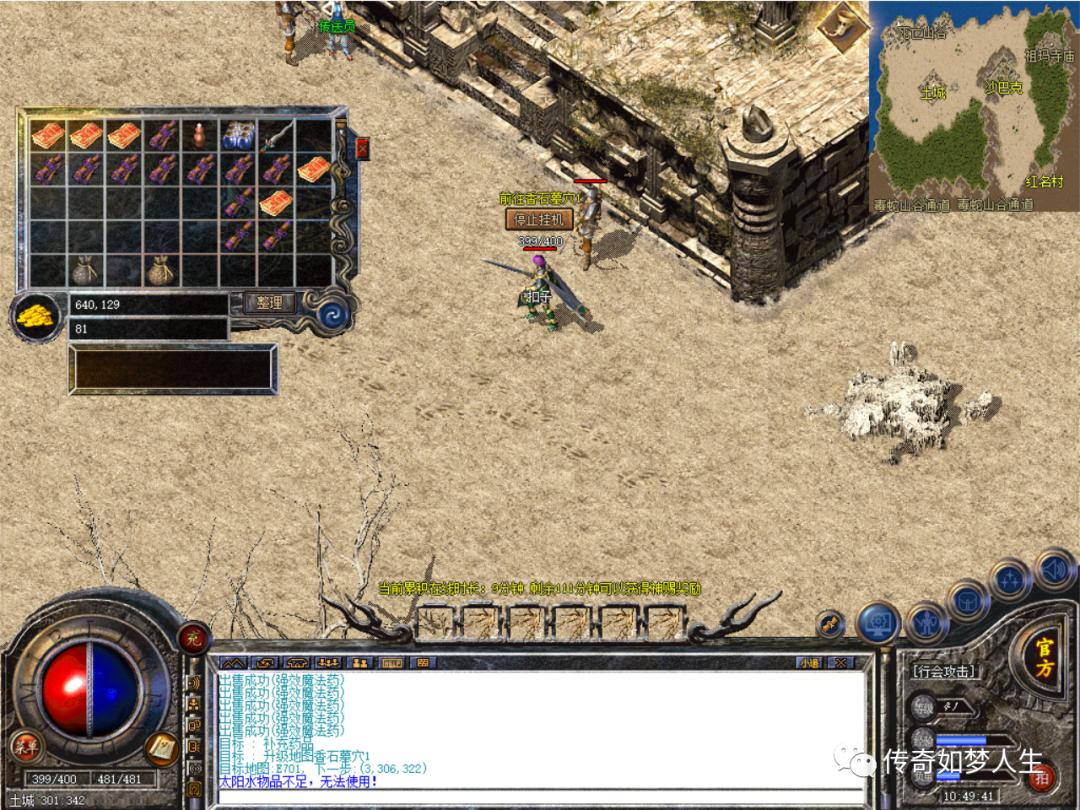Toggle sound with the speaker icon
This screenshot has width=1080, height=810.
(x=1053, y=568)
